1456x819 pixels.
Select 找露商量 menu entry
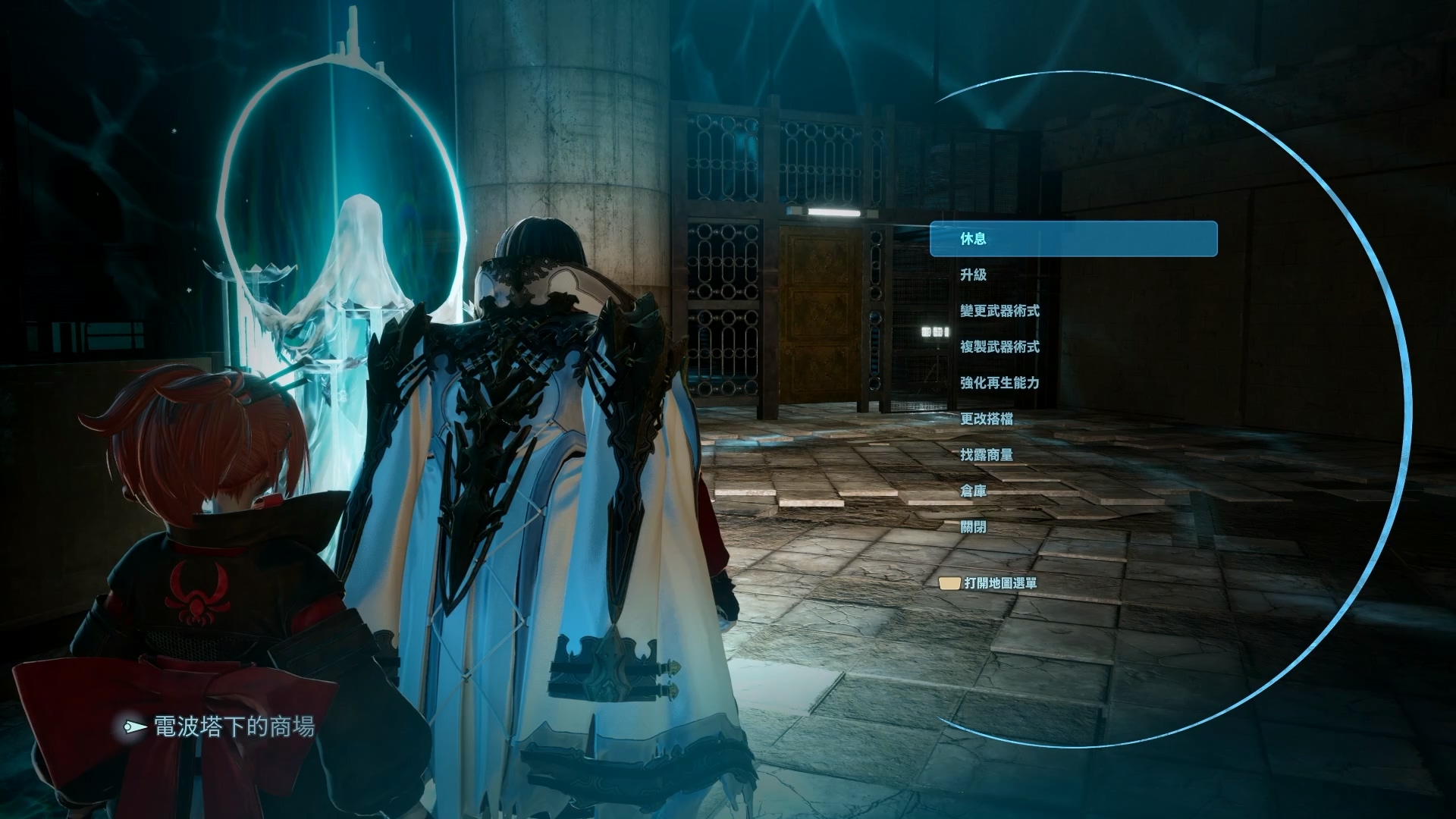[987, 455]
